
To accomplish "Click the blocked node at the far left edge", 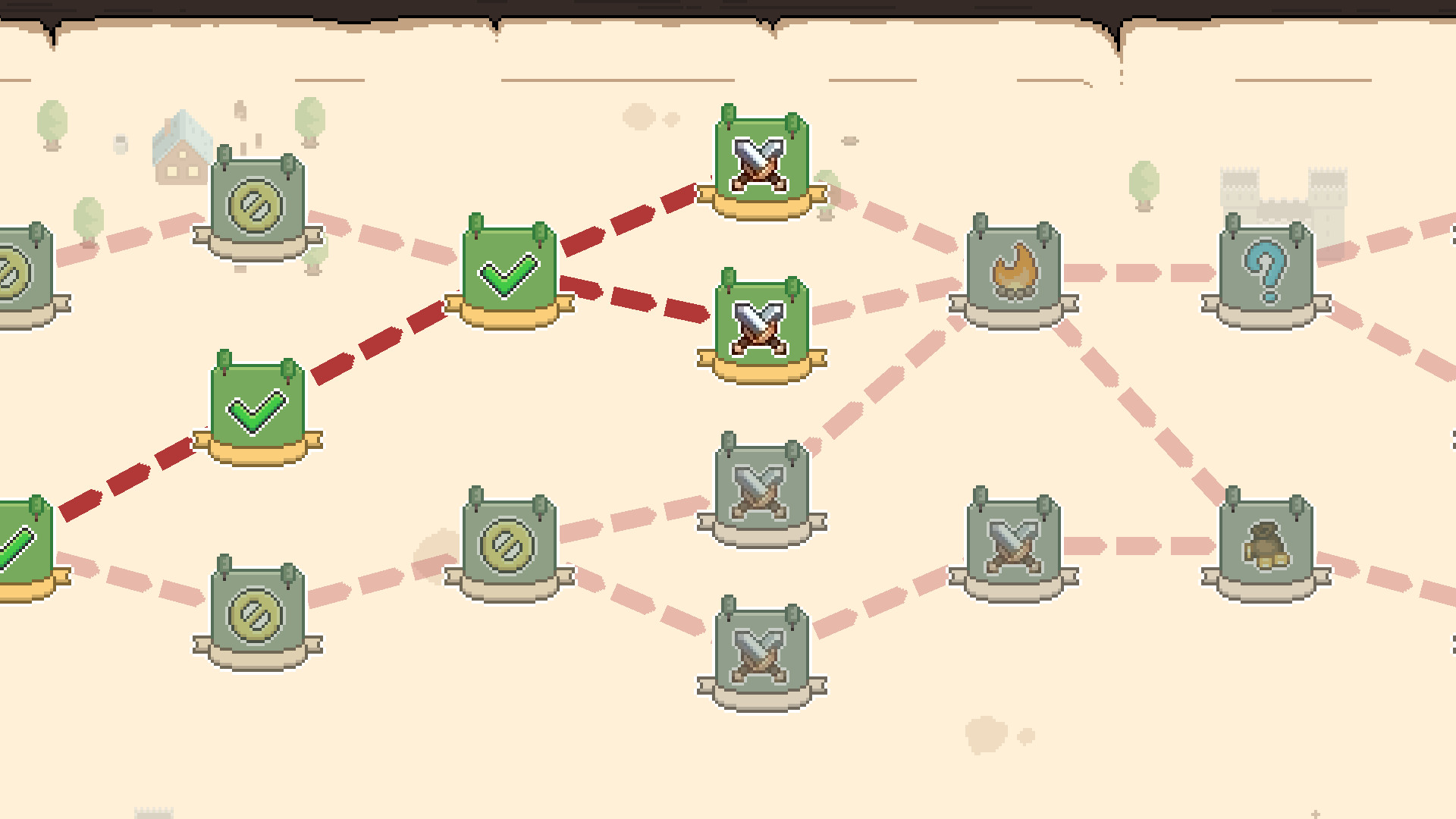I will (19, 269).
